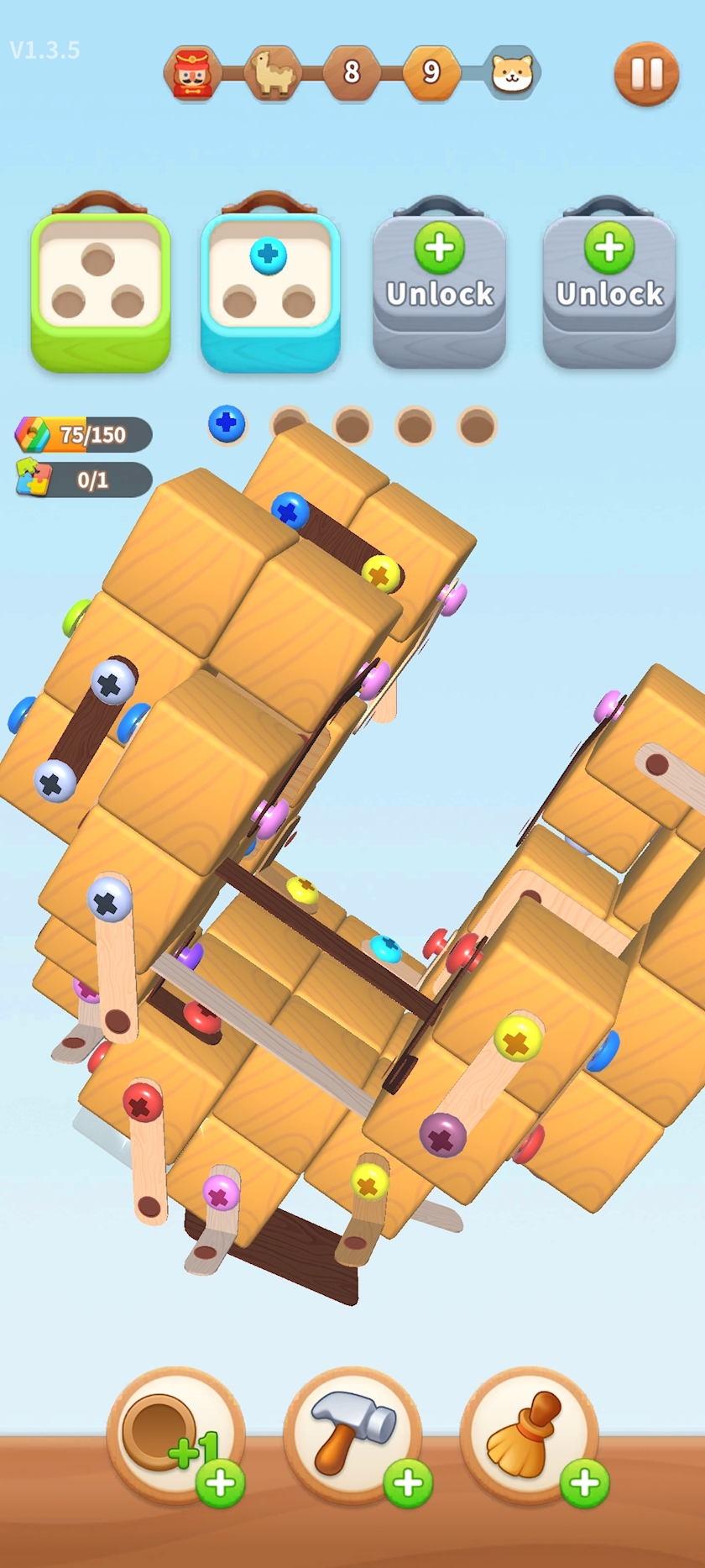
Task: Remove the lime green screw from the puzzle
Action: pos(77,617)
